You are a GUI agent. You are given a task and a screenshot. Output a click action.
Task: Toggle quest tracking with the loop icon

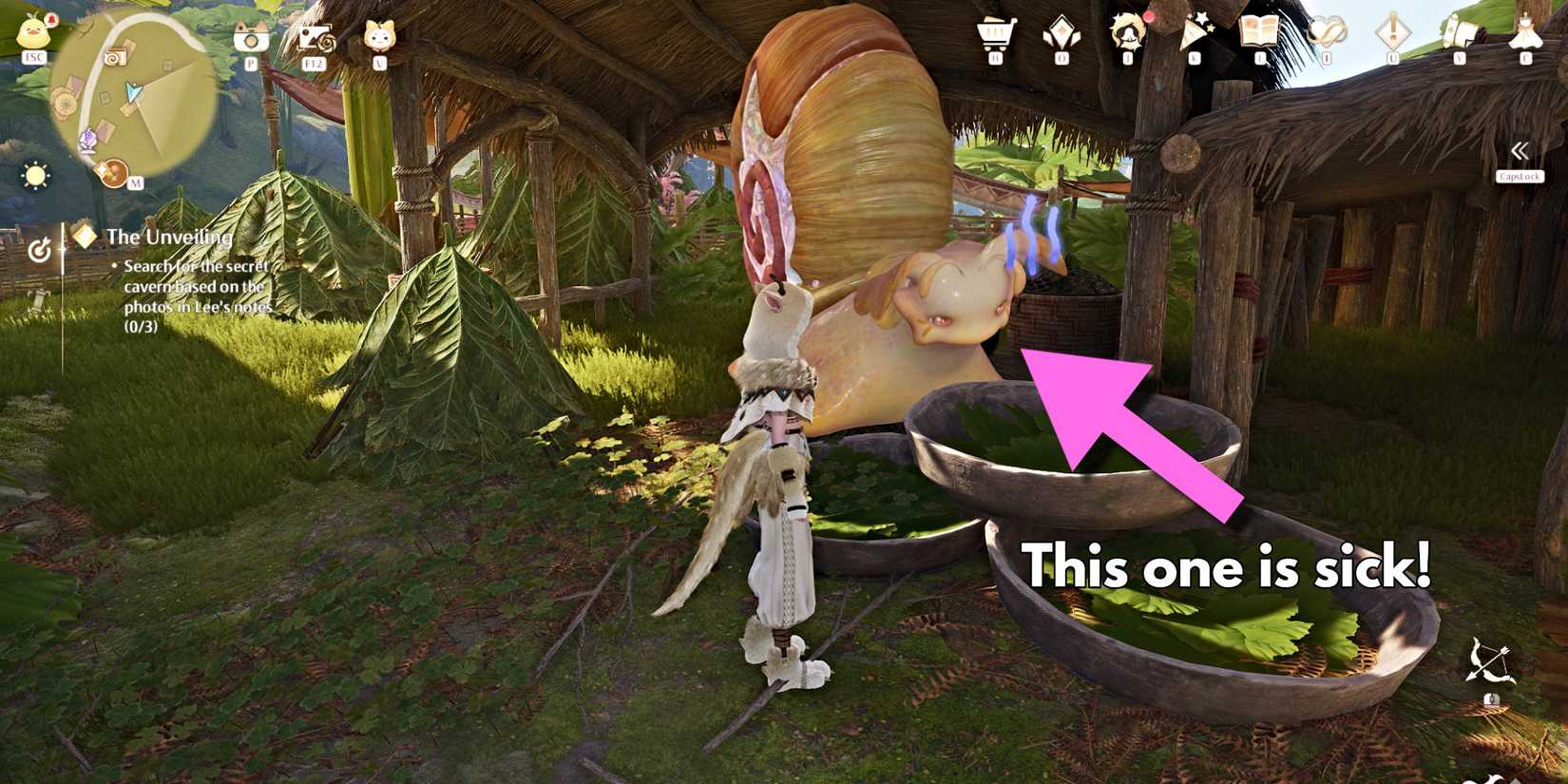pyautogui.click(x=40, y=249)
